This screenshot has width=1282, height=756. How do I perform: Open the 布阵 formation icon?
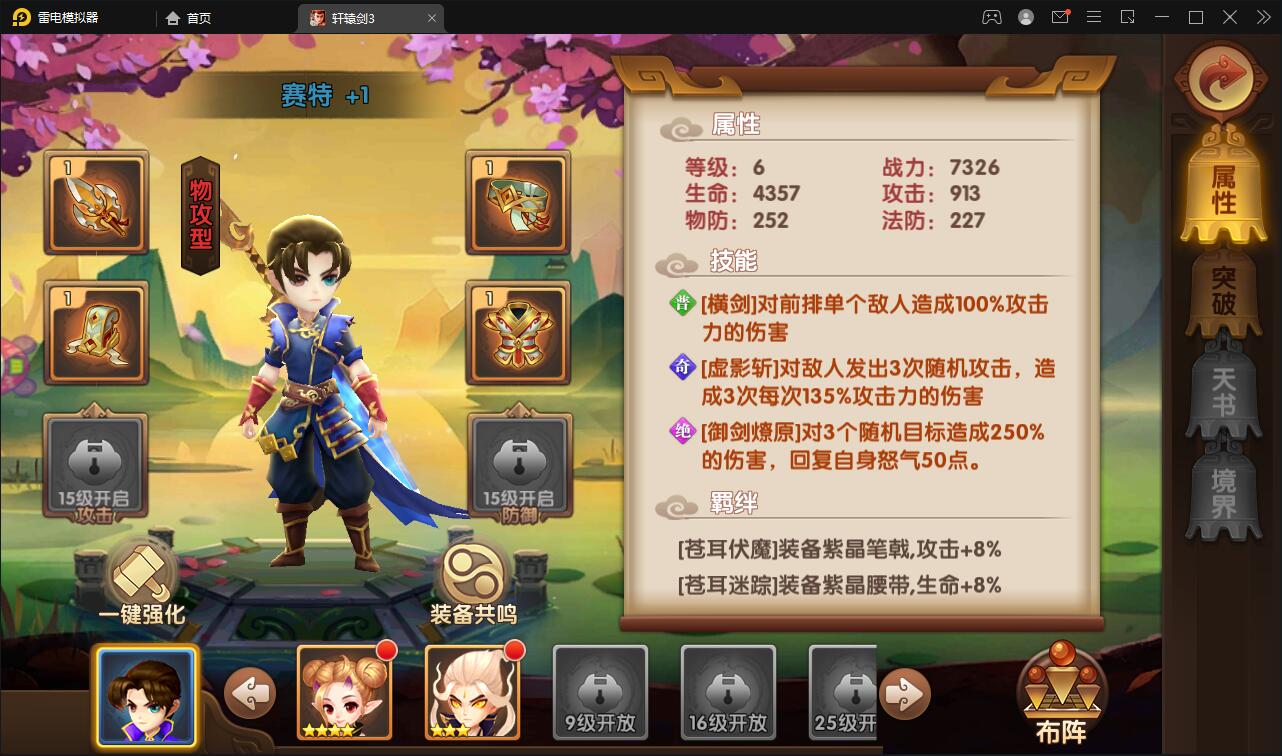1062,690
